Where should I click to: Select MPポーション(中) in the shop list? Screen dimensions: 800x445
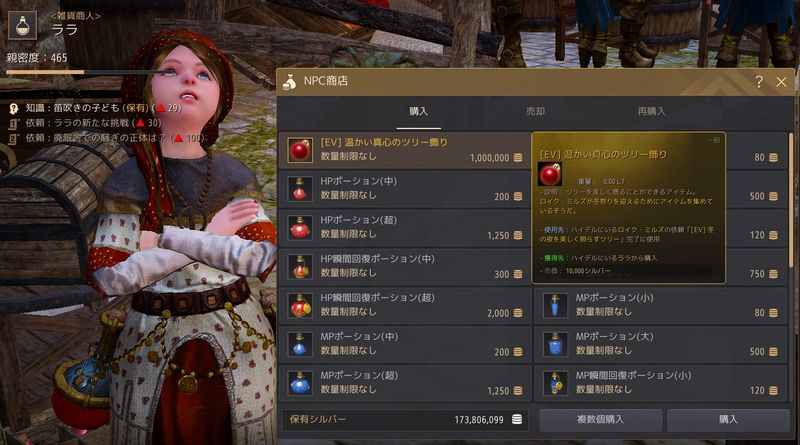coord(403,344)
